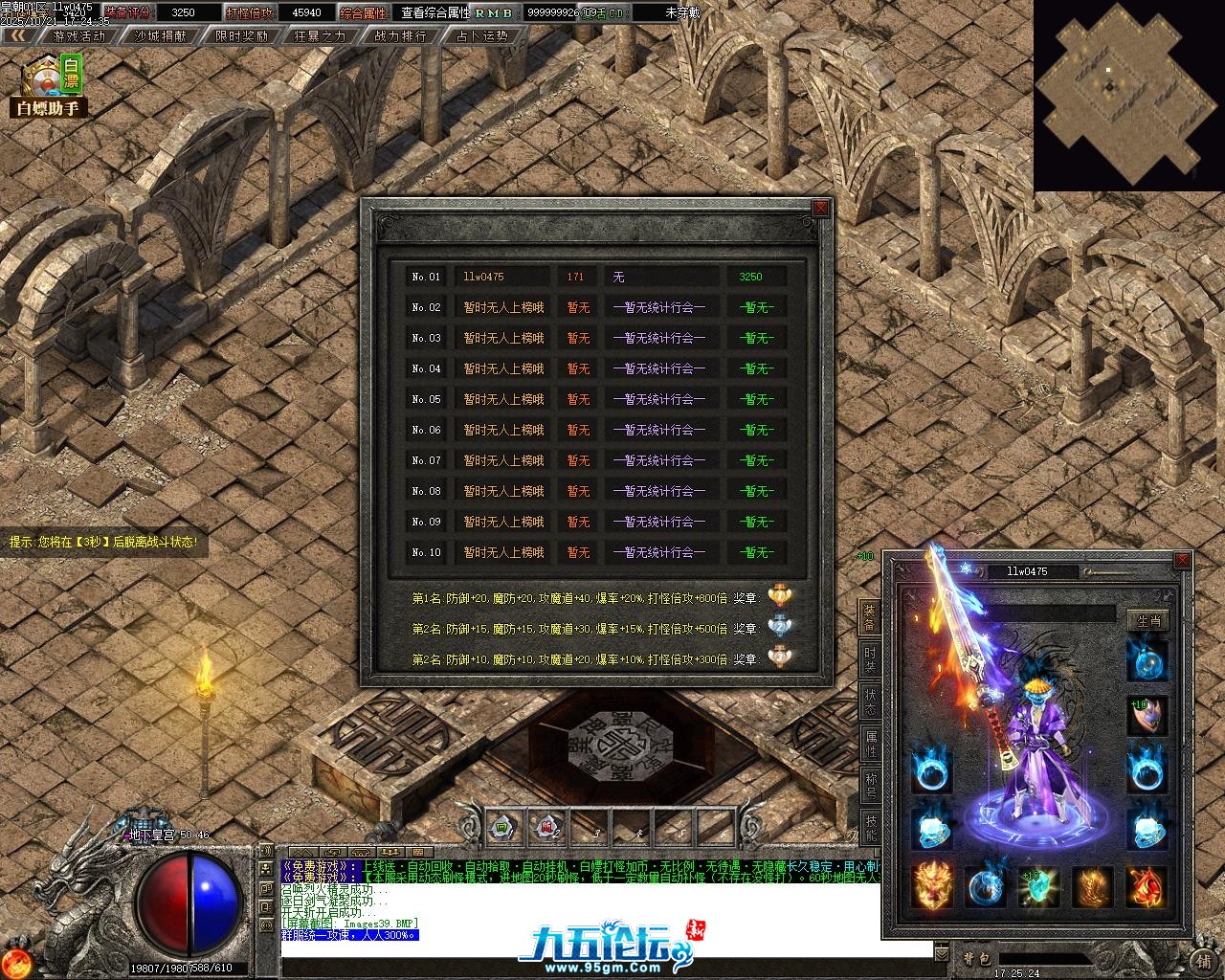
Task: Open the 生肖 zodiac panel
Action: (x=1147, y=620)
